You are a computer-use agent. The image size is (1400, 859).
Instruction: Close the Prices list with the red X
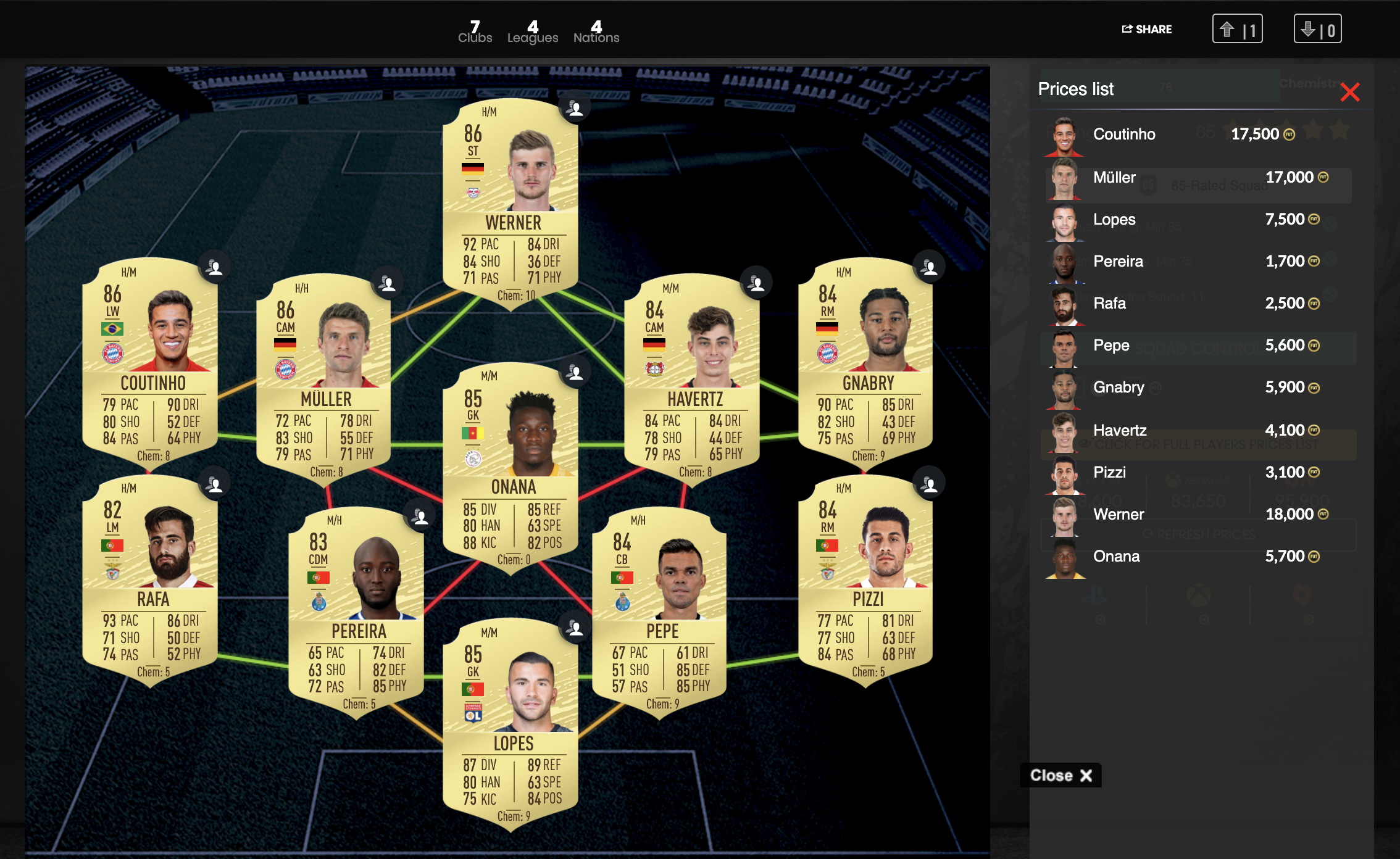pos(1351,92)
